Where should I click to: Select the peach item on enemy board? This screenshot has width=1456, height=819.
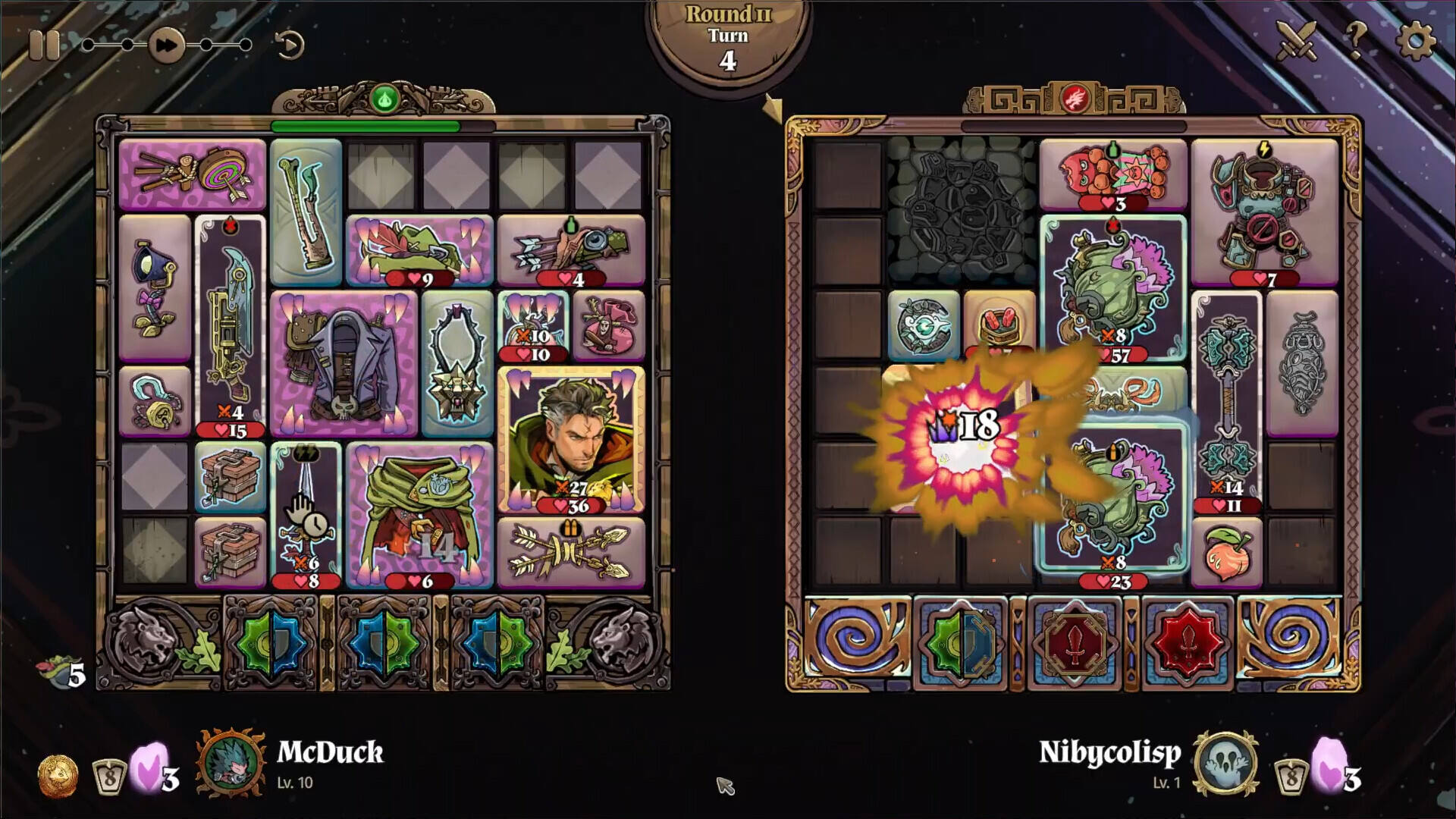pyautogui.click(x=1226, y=552)
